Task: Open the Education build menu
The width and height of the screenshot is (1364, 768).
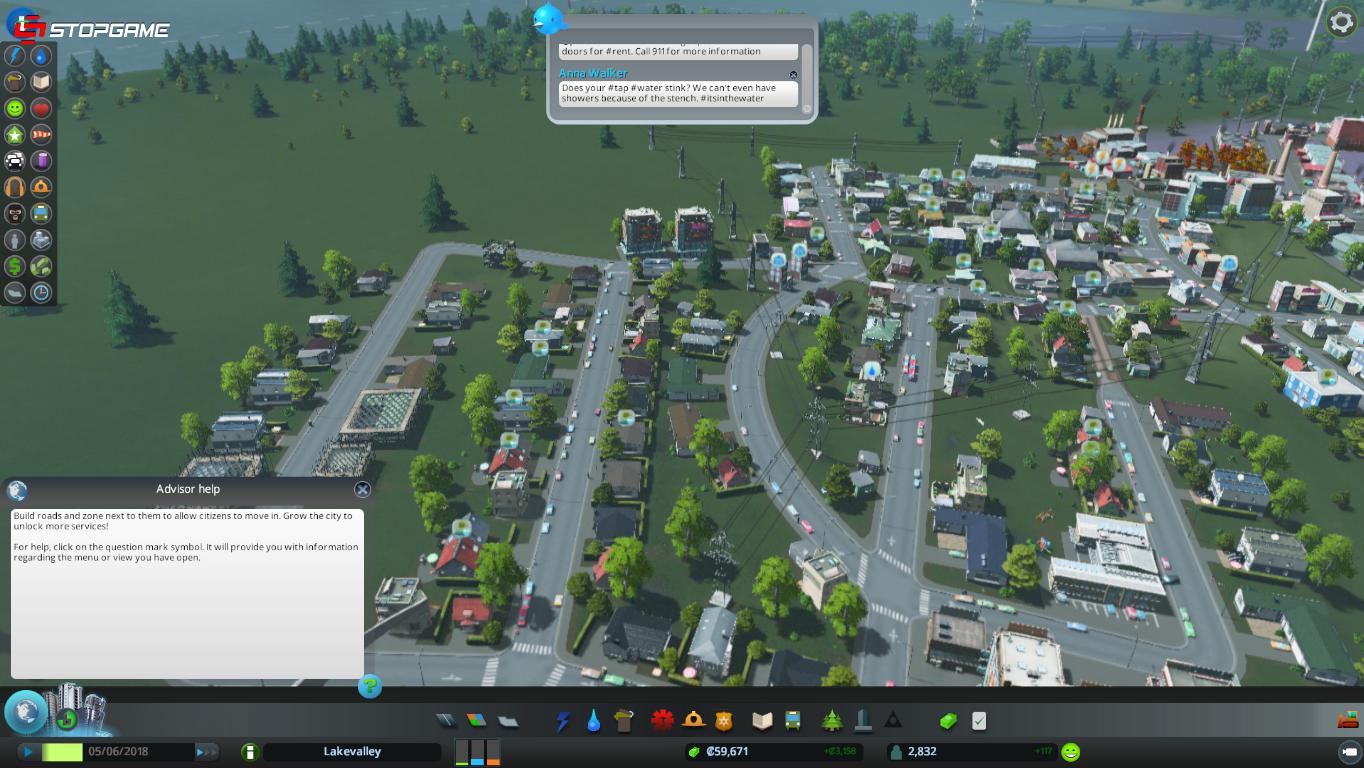Action: 761,720
